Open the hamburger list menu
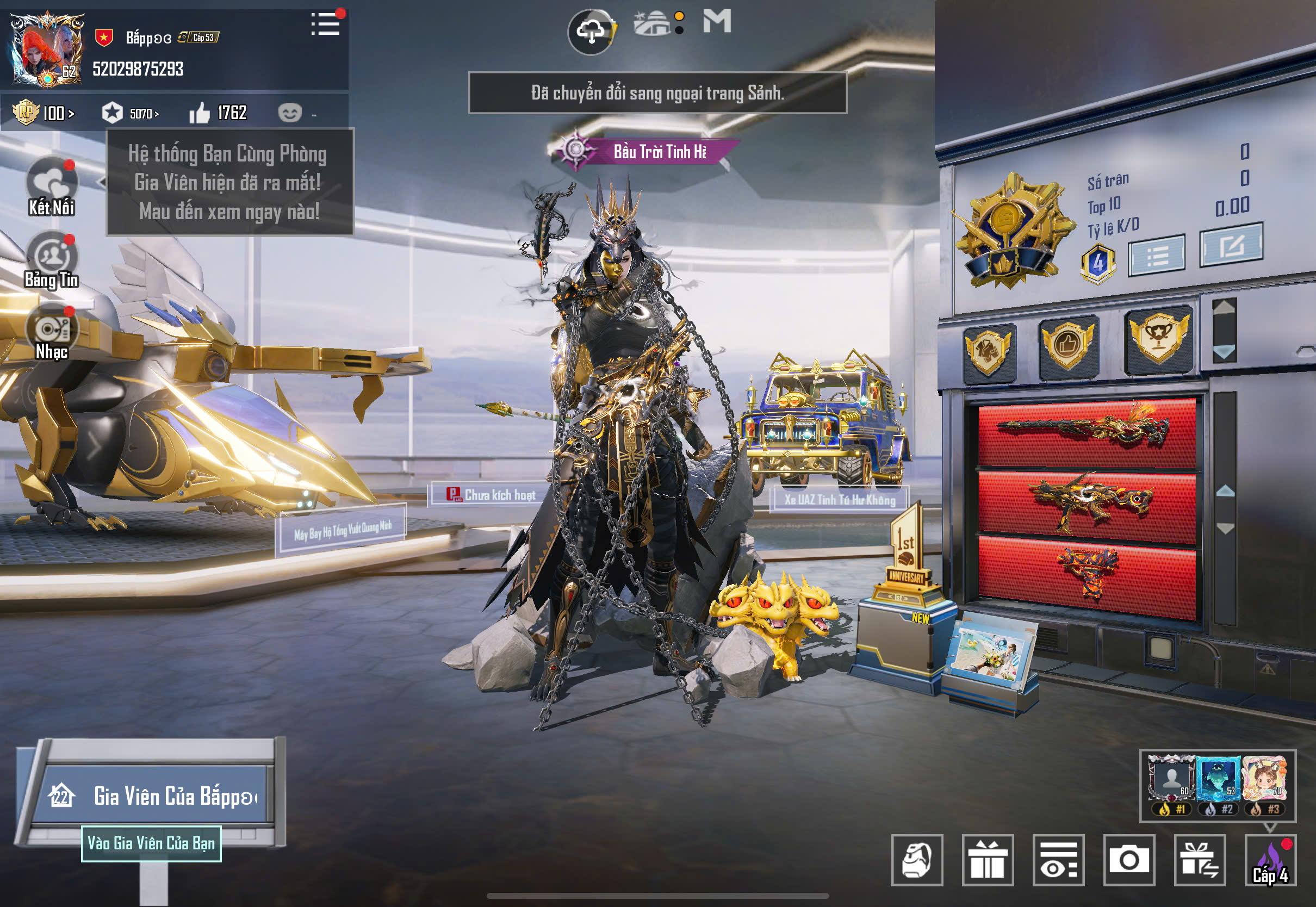 click(x=326, y=24)
